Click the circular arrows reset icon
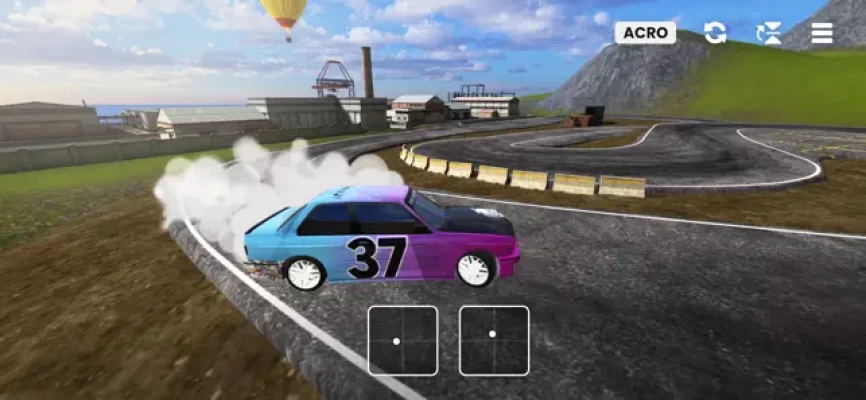The width and height of the screenshot is (866, 400). coord(715,33)
